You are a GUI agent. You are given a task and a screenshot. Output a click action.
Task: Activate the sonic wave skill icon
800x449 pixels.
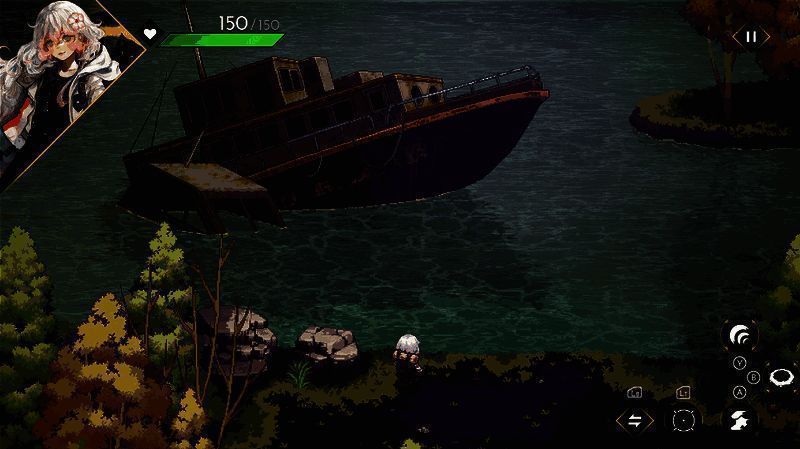click(x=740, y=335)
